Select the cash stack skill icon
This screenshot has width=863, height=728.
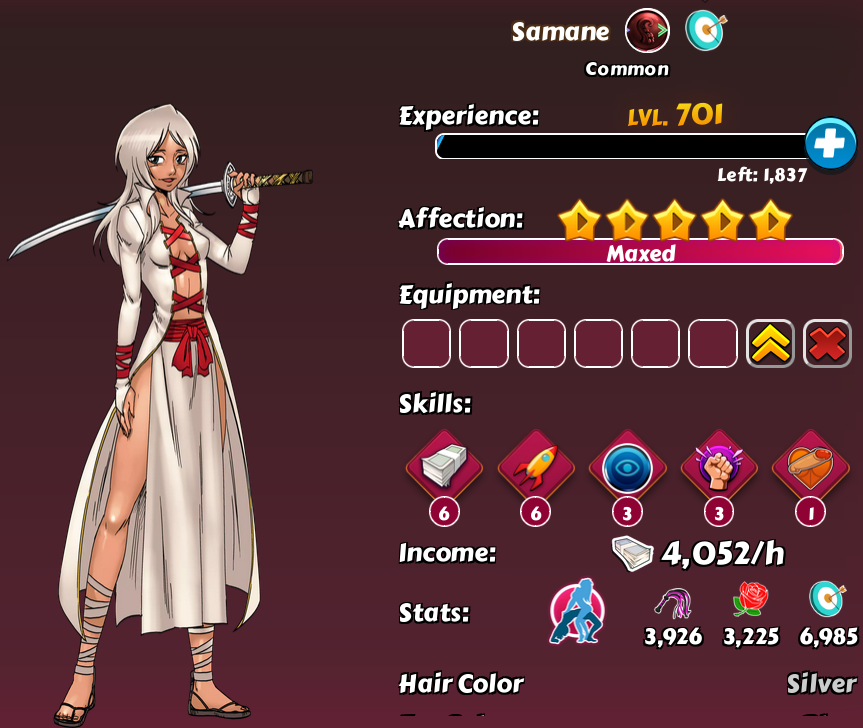tap(444, 468)
